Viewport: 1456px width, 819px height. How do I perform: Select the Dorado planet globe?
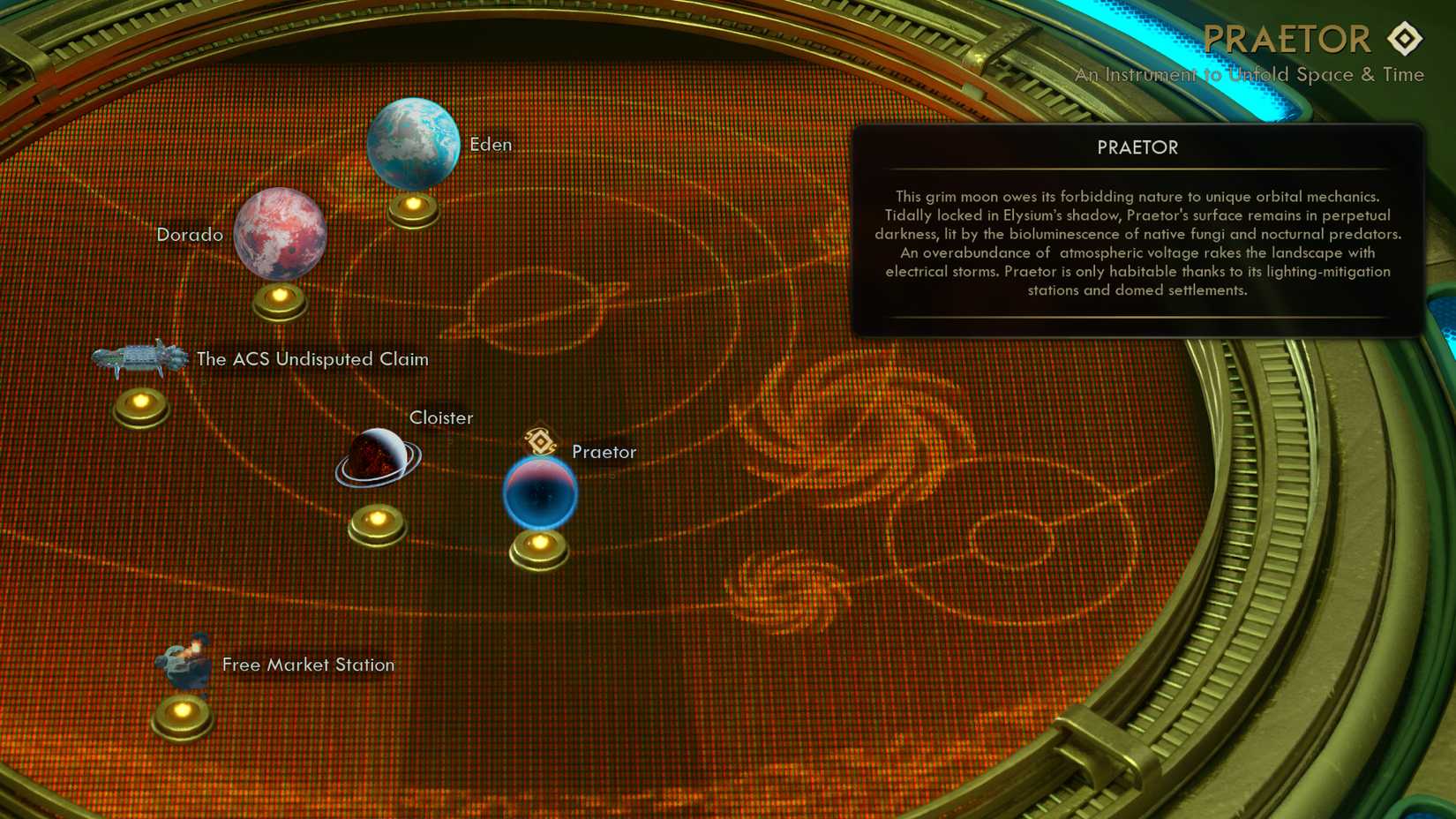click(x=279, y=234)
